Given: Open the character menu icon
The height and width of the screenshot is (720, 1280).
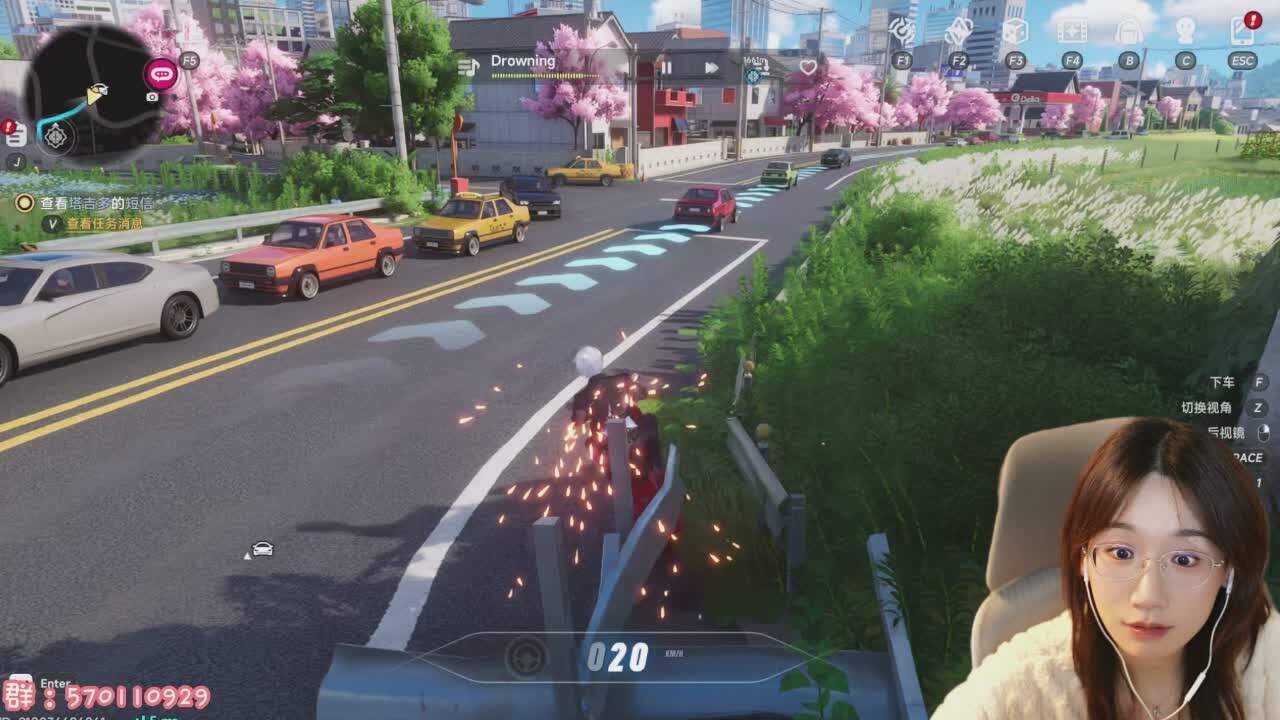Looking at the screenshot, I should click(x=1185, y=32).
